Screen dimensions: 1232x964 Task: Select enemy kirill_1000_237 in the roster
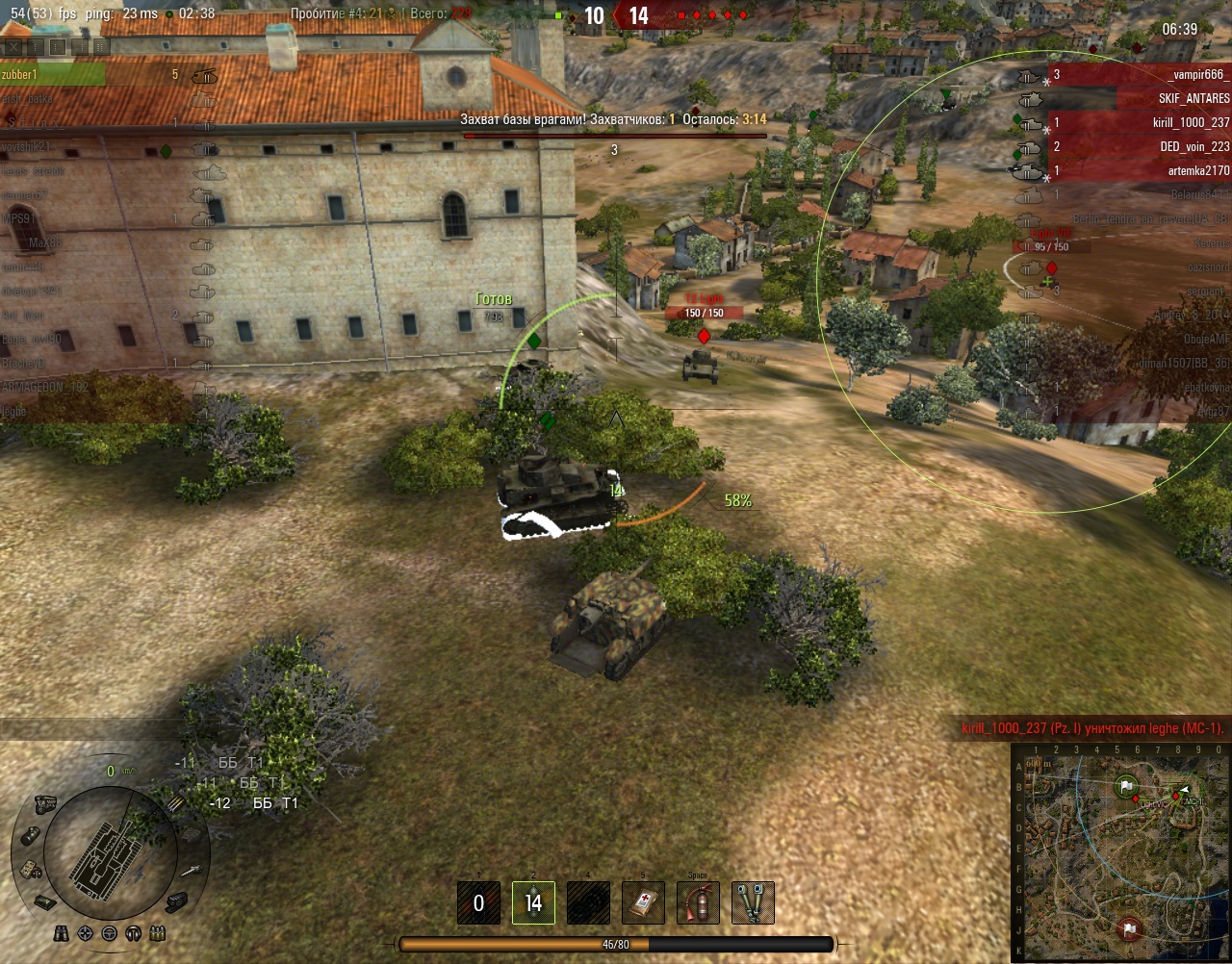1191,122
